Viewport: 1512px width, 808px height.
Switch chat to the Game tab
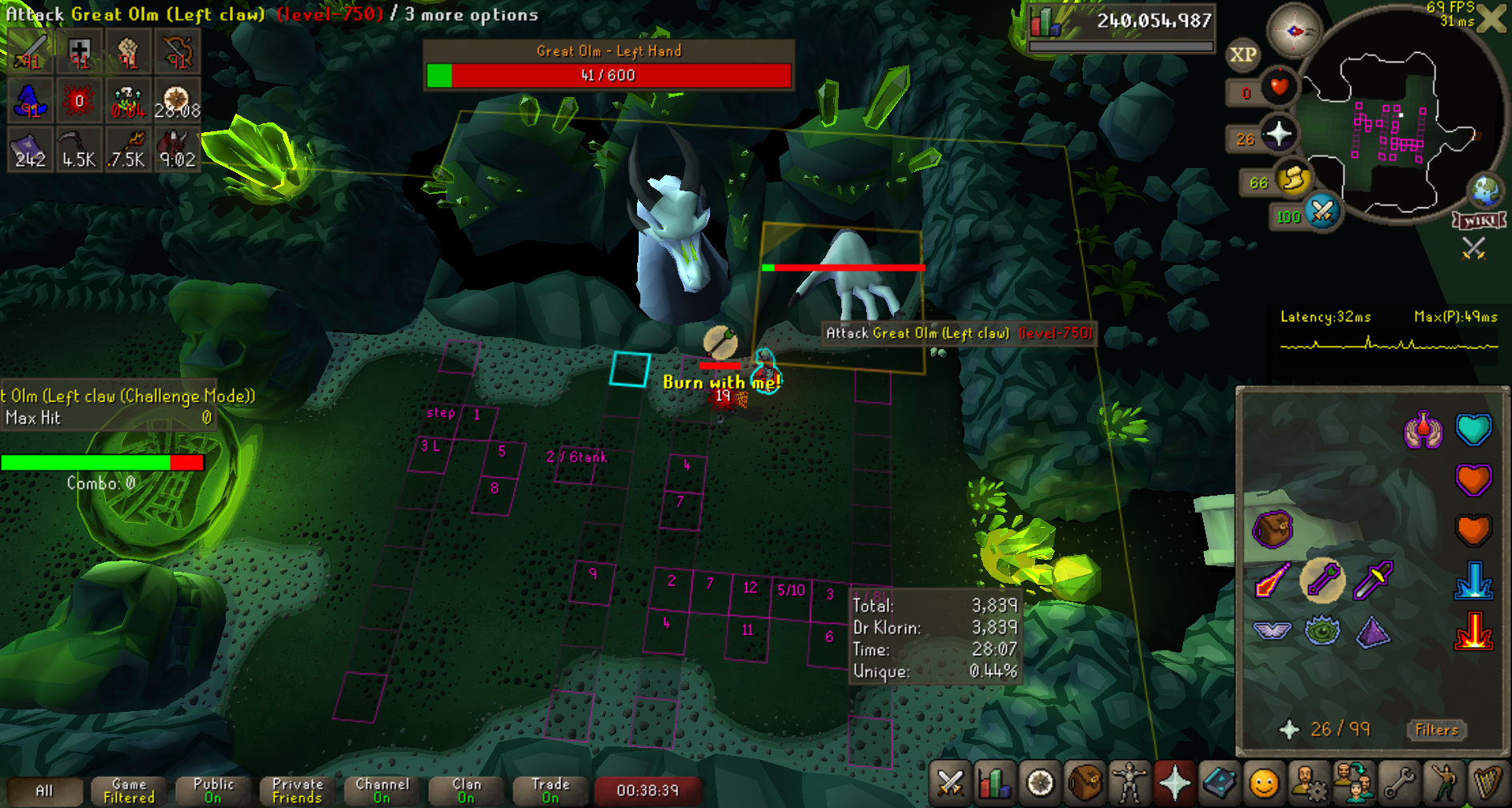129,790
